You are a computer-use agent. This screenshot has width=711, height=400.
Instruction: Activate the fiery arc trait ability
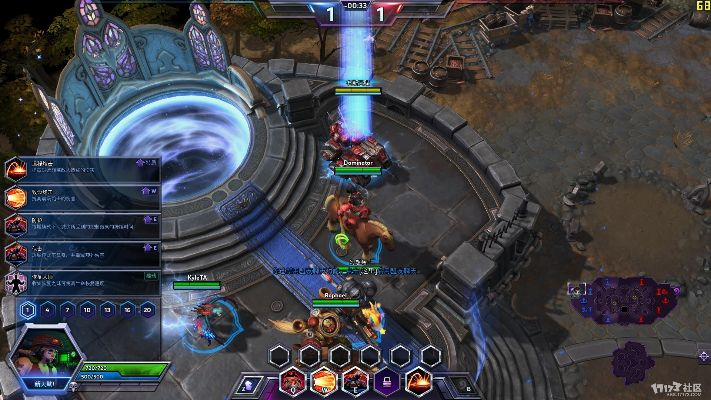click(x=418, y=381)
